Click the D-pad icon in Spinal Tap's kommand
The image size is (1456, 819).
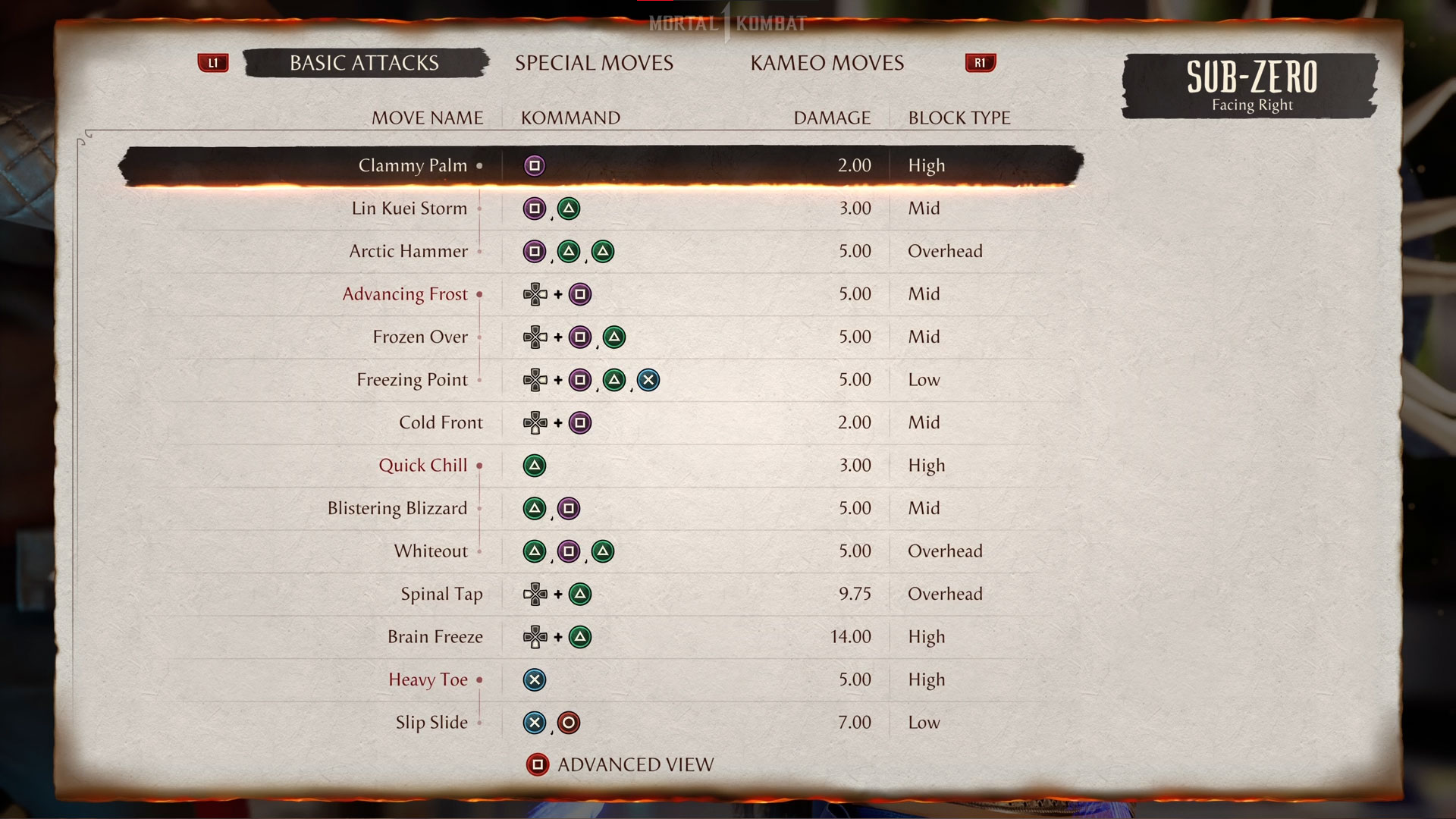tap(536, 594)
